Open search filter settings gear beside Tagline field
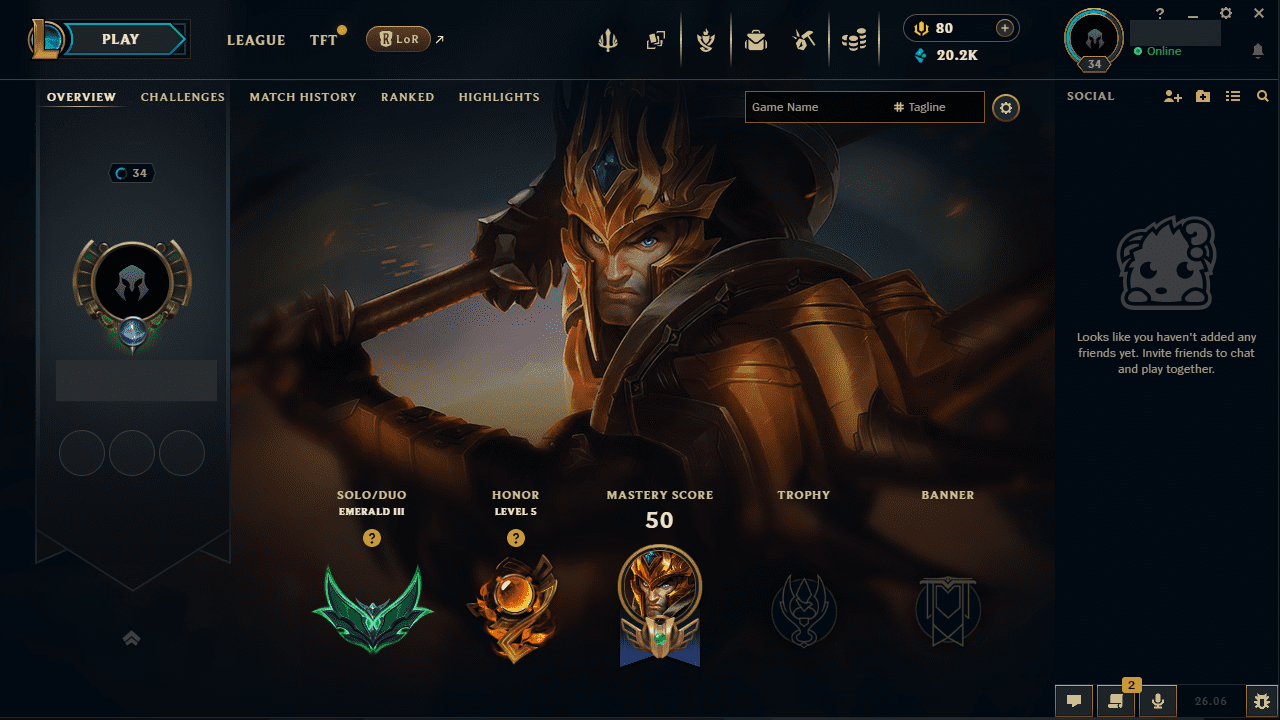Image resolution: width=1280 pixels, height=720 pixels. [1006, 107]
